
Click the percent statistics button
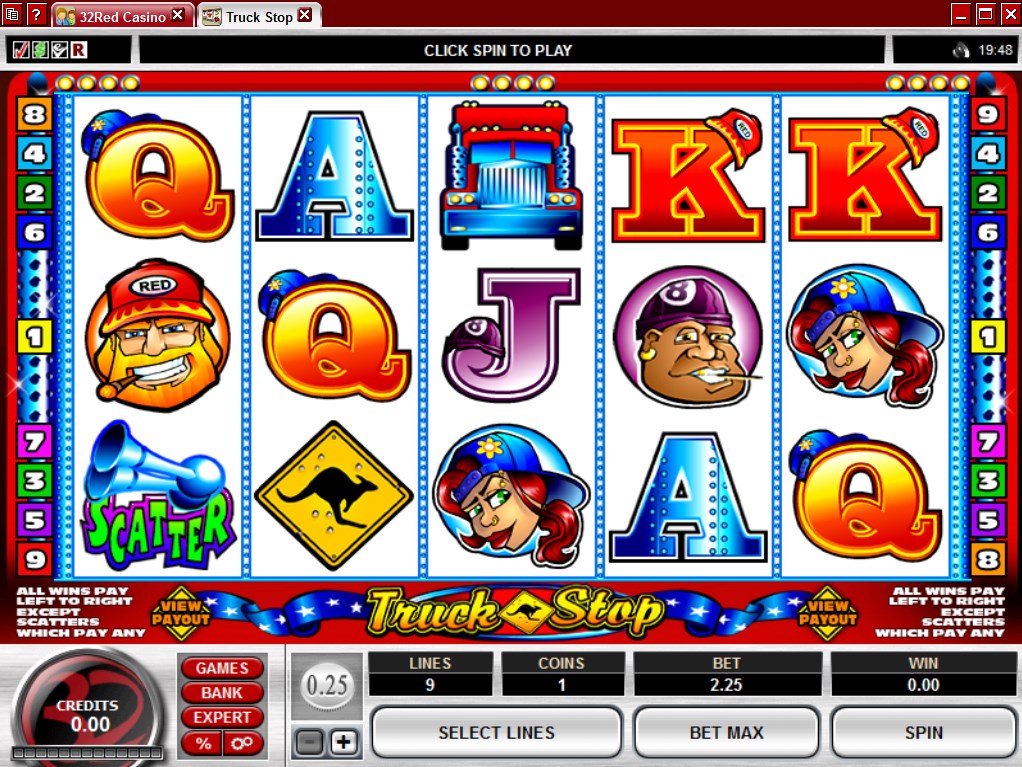tap(203, 743)
